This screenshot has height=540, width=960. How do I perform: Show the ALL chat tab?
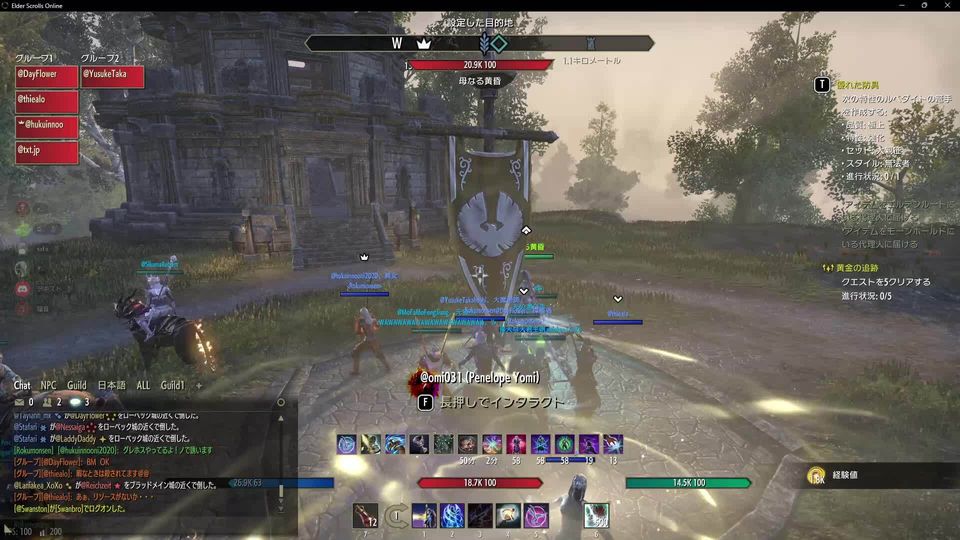[x=143, y=385]
